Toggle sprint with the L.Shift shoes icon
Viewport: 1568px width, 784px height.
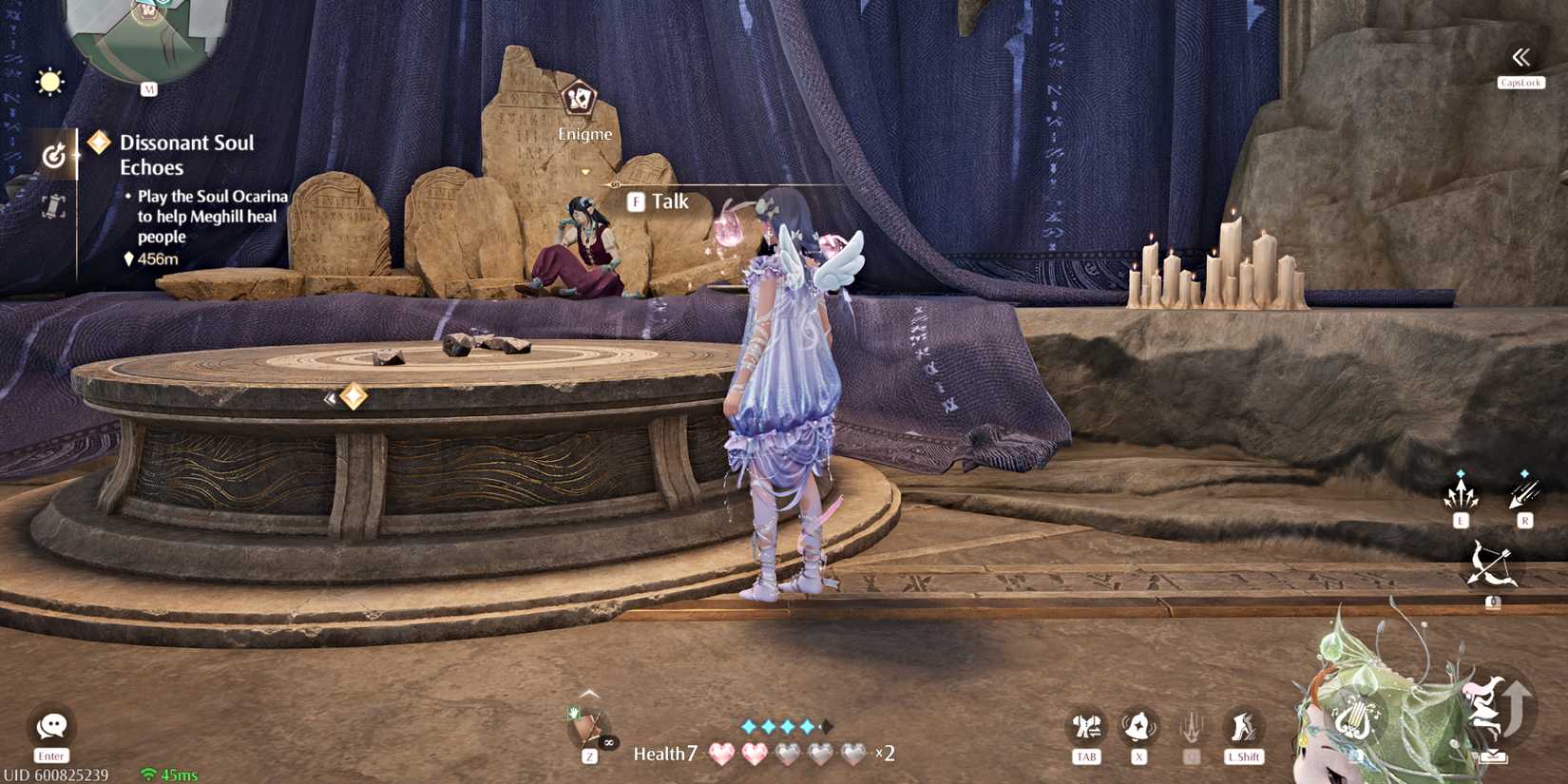click(1243, 729)
